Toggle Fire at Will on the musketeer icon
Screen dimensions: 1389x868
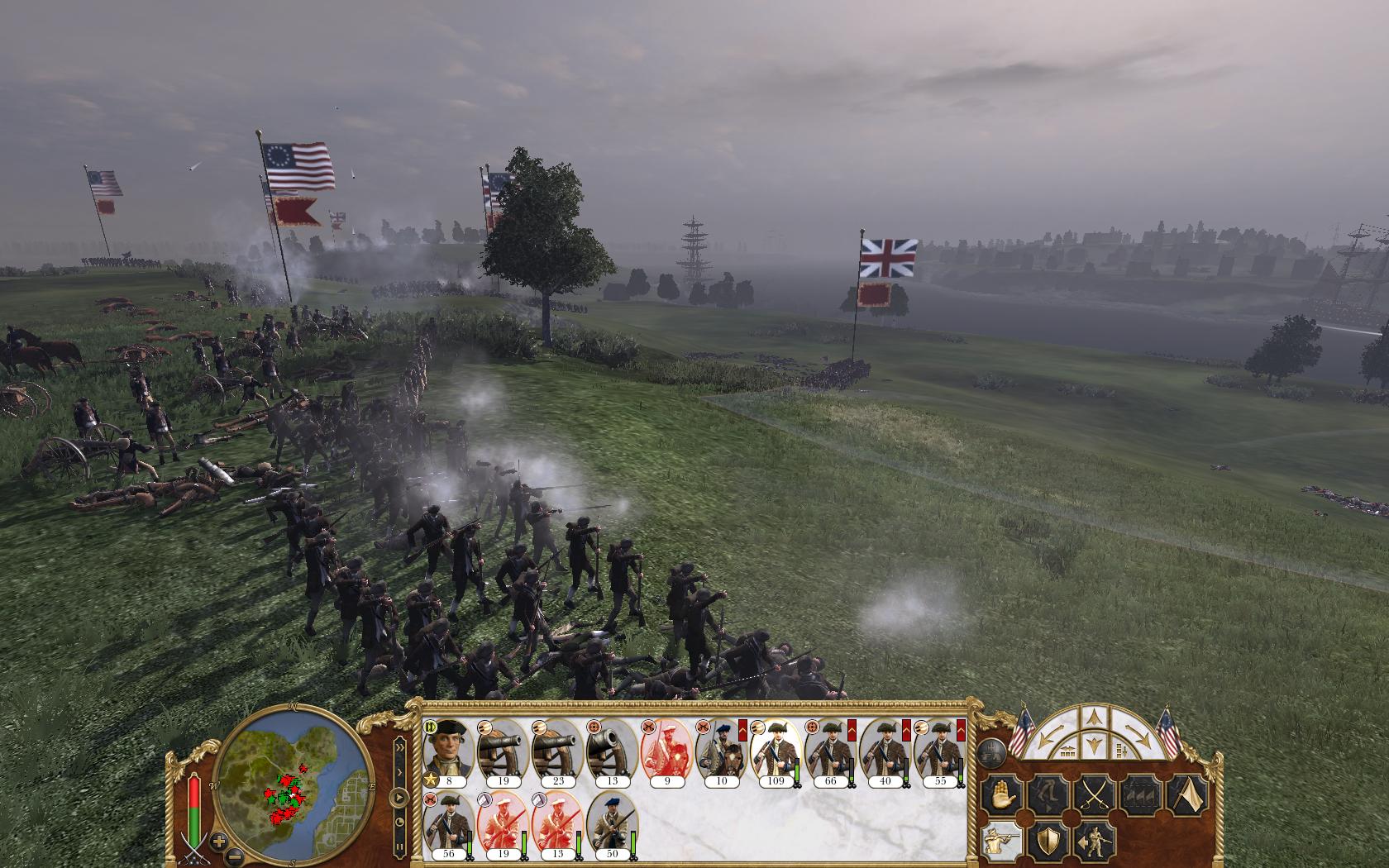(1002, 839)
